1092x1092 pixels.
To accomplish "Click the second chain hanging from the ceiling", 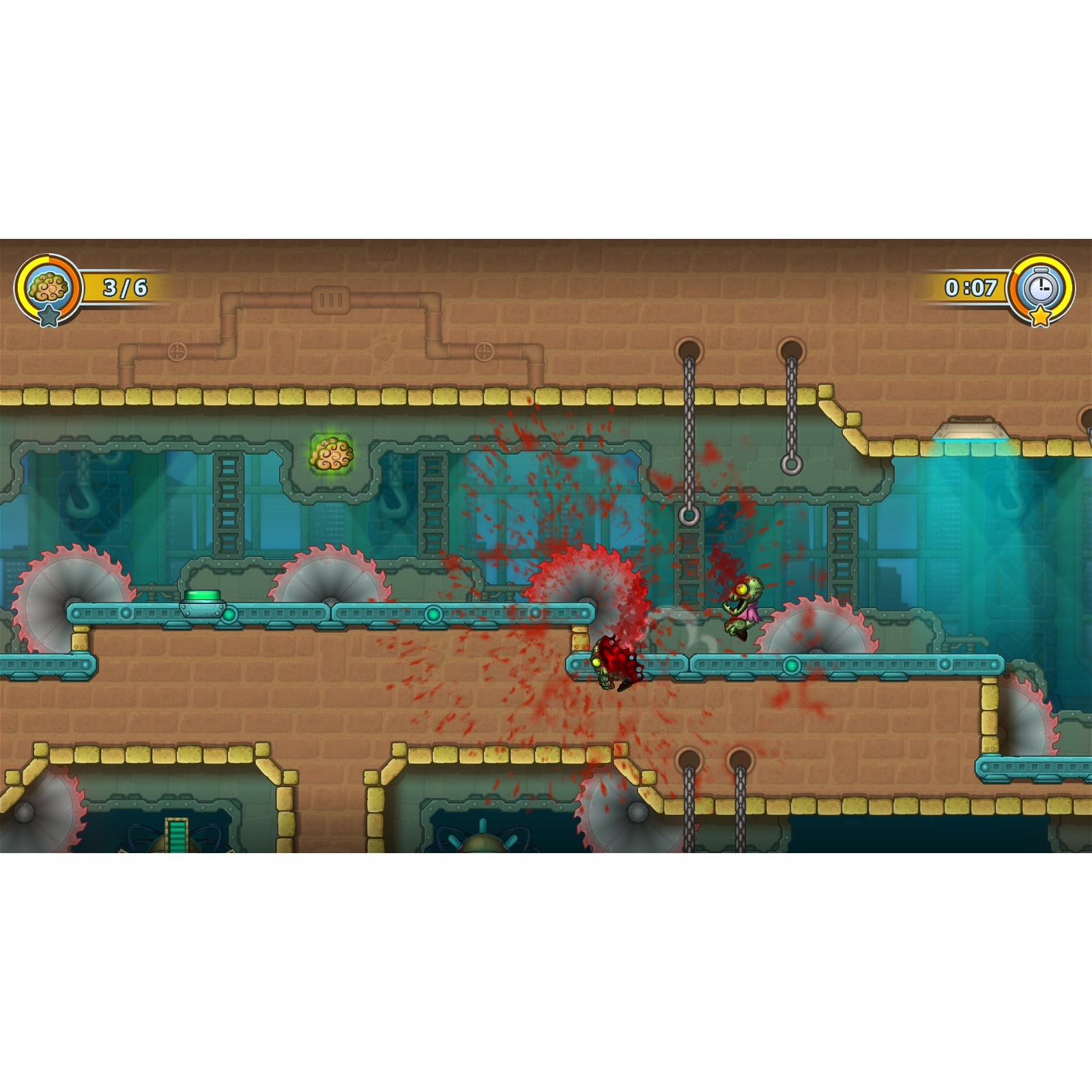I will pos(792,409).
